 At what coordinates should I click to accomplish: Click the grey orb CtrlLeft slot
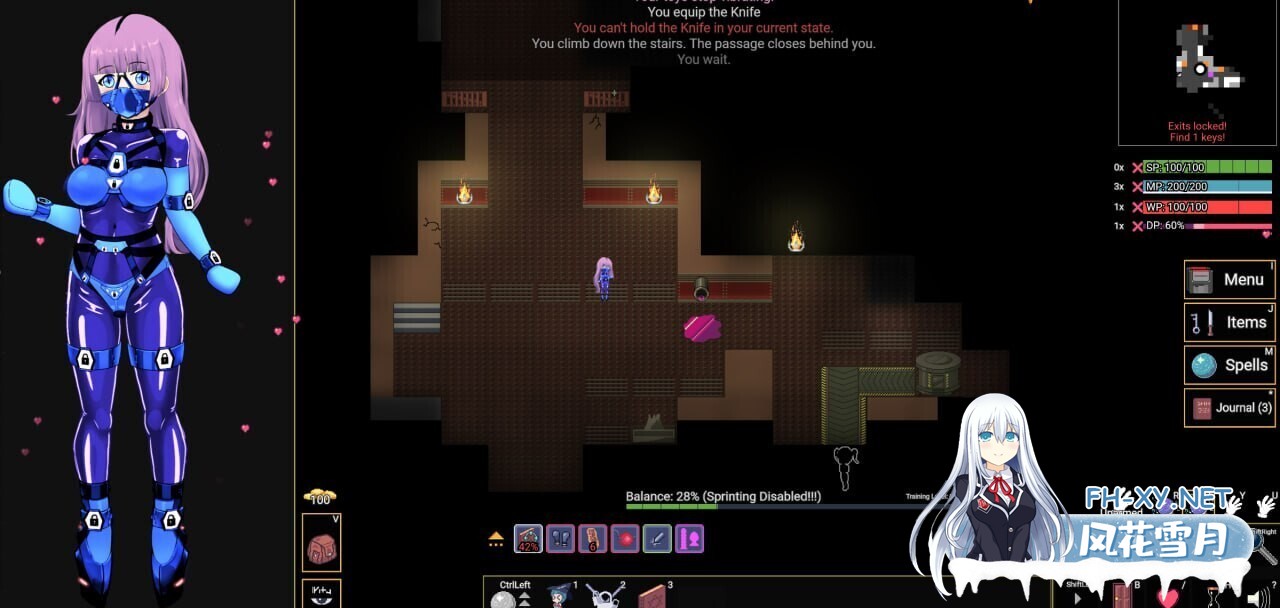click(502, 600)
